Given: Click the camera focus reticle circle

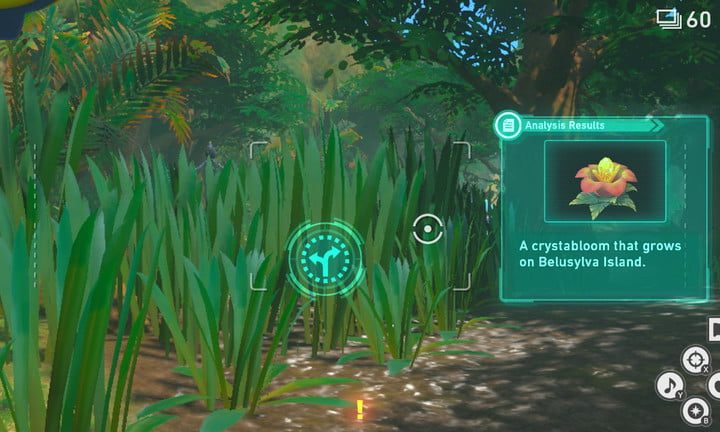Looking at the screenshot, I should 427,229.
